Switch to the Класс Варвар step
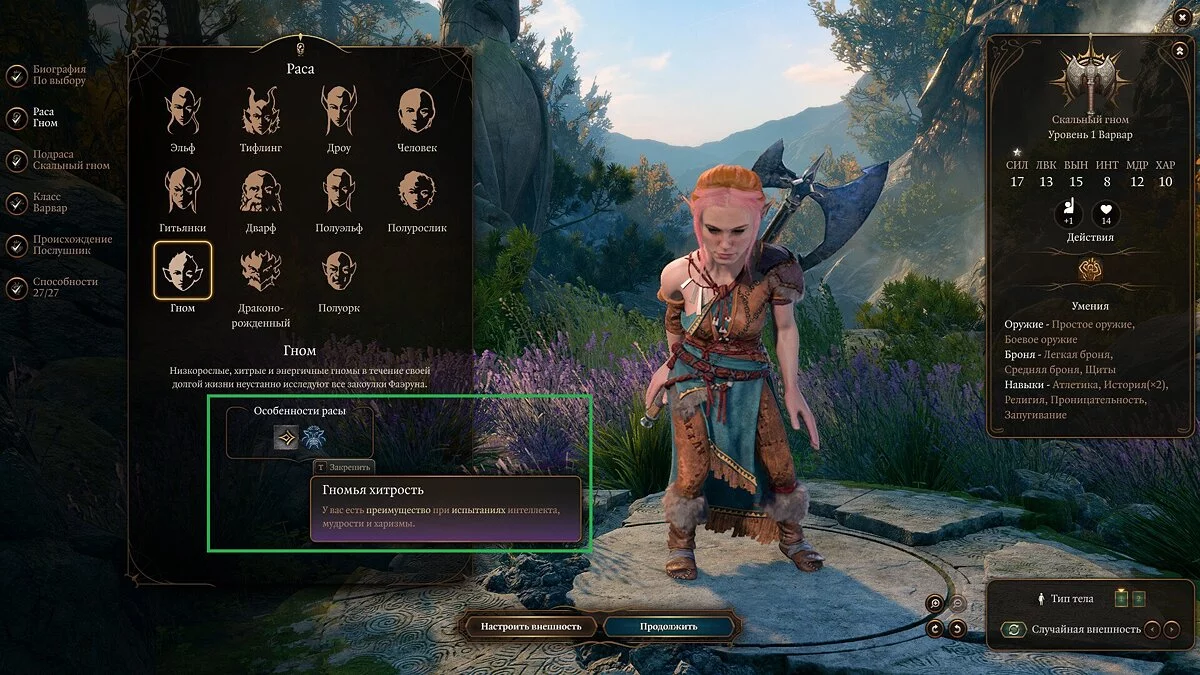Screen dimensions: 1200x675 pos(17,203)
